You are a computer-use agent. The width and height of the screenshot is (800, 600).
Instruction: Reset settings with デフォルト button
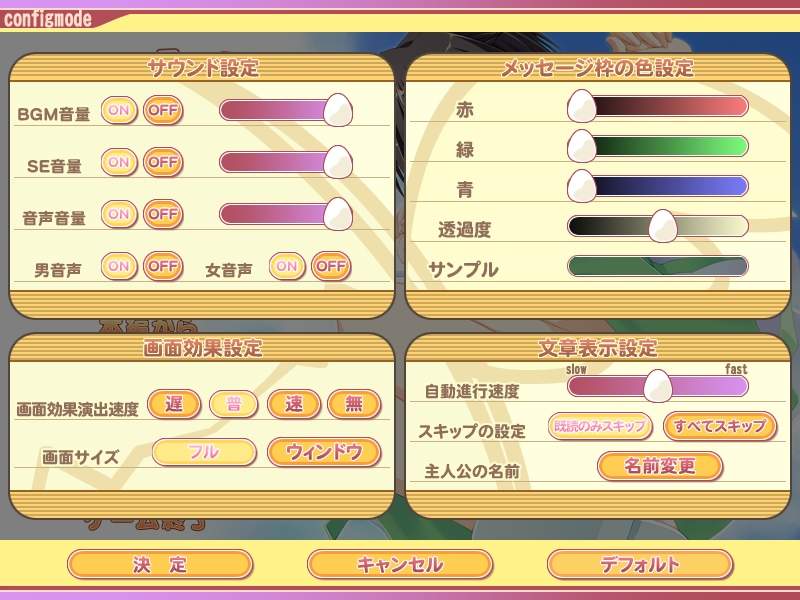640,565
